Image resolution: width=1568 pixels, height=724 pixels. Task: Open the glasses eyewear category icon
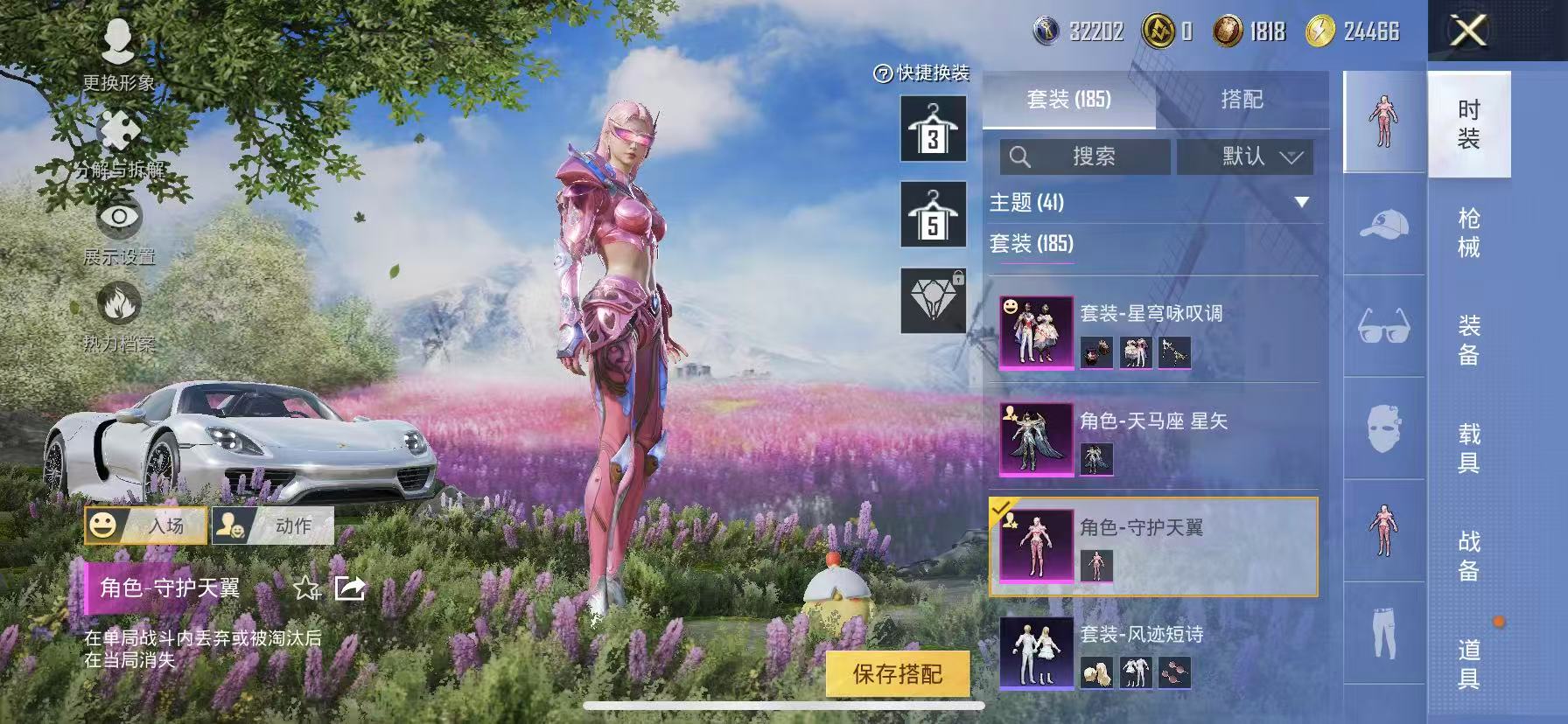click(1382, 326)
